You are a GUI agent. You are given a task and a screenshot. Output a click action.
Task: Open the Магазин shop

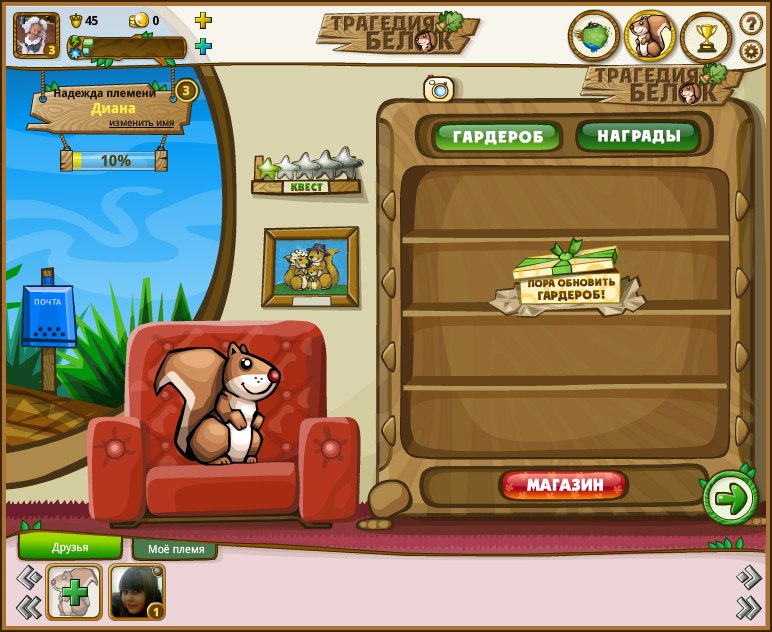(564, 486)
